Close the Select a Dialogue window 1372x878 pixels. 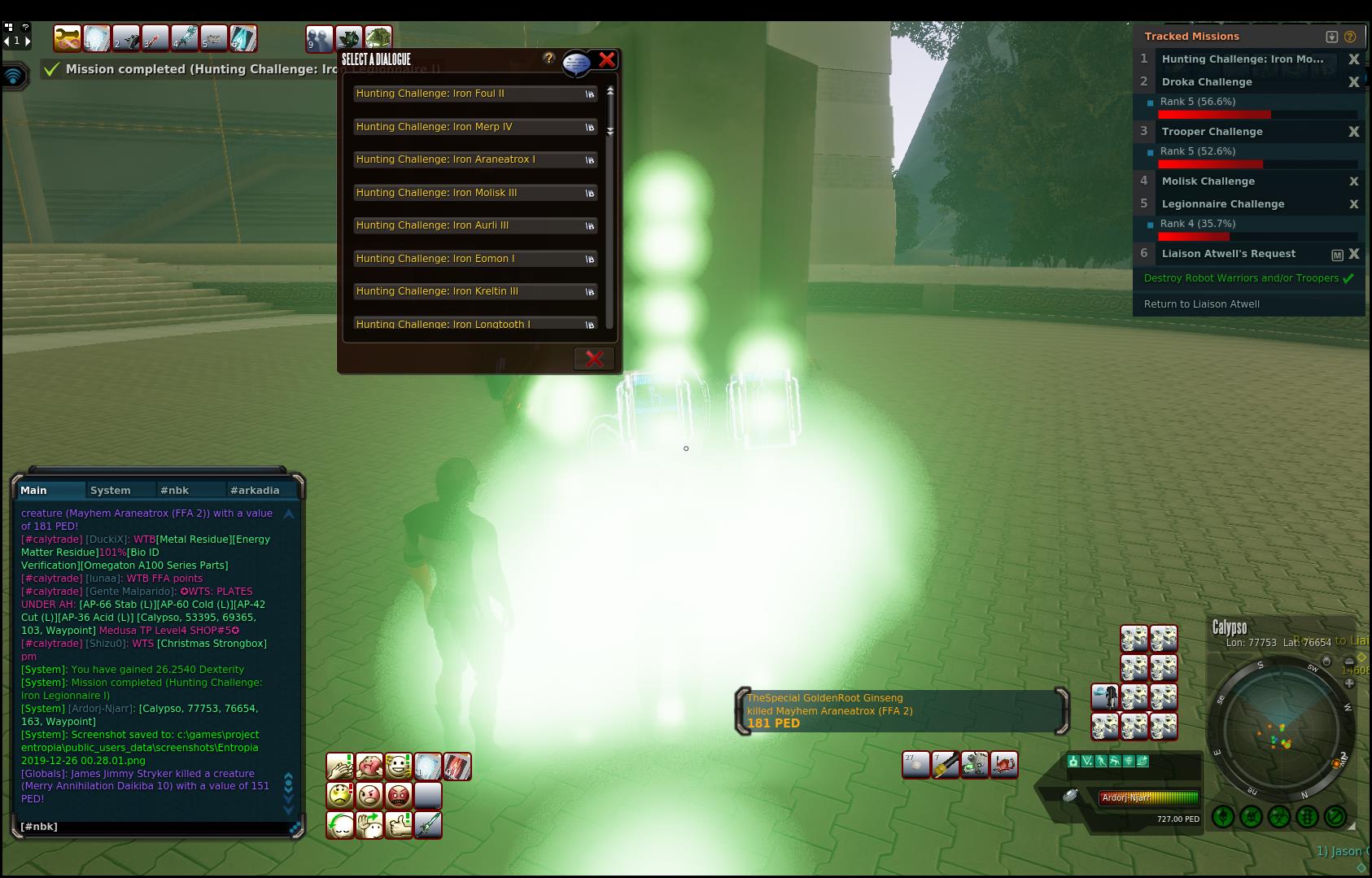(607, 59)
